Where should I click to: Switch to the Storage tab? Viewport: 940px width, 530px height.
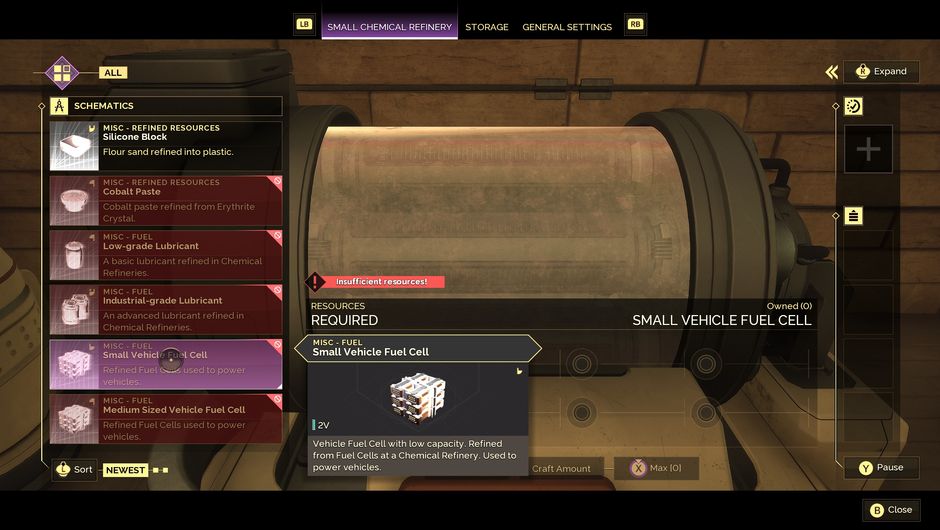pos(487,27)
